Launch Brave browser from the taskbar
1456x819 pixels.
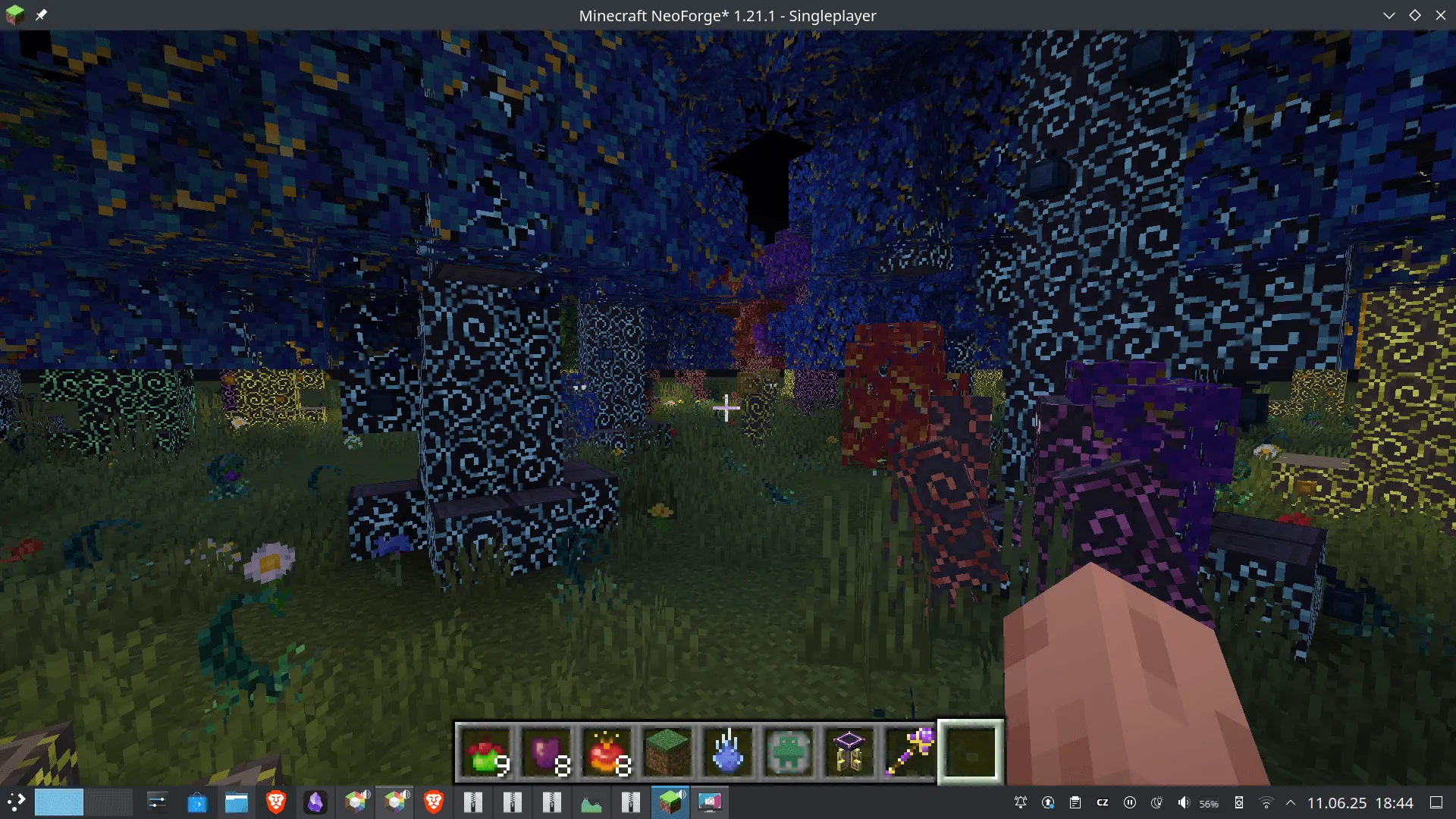(x=275, y=803)
